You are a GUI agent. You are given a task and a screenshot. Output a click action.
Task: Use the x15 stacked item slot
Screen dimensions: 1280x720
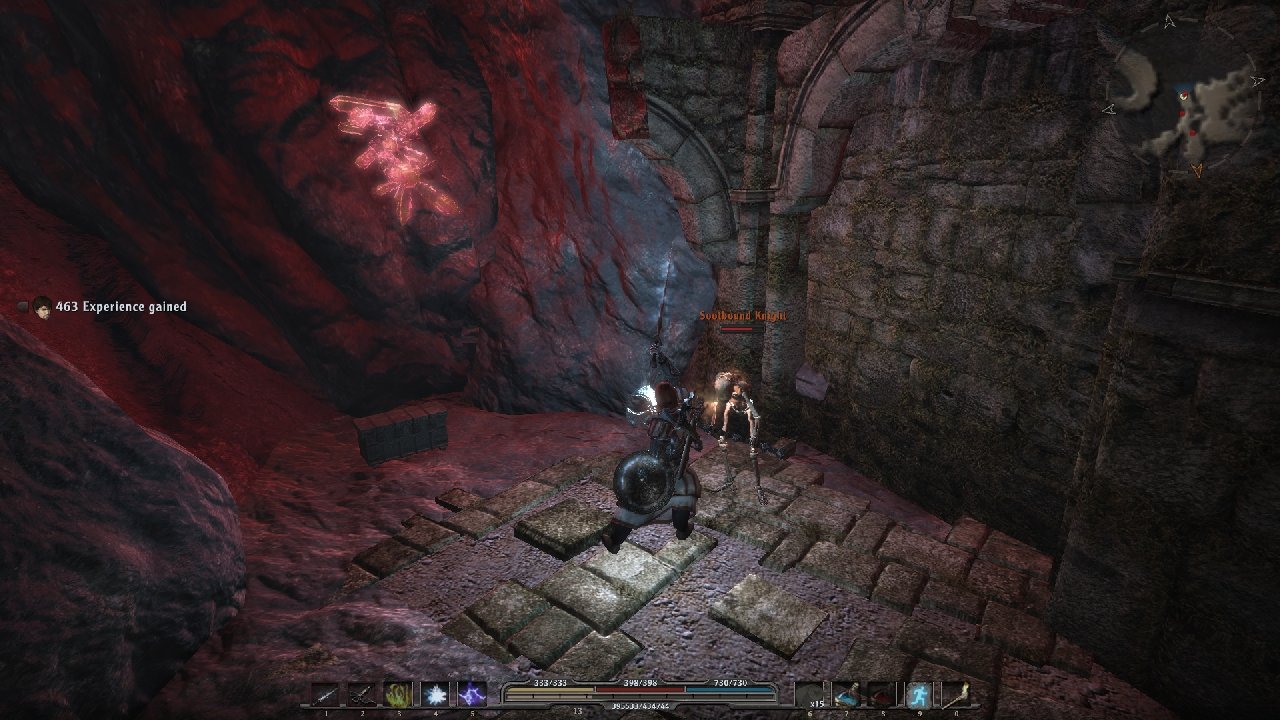tap(810, 694)
